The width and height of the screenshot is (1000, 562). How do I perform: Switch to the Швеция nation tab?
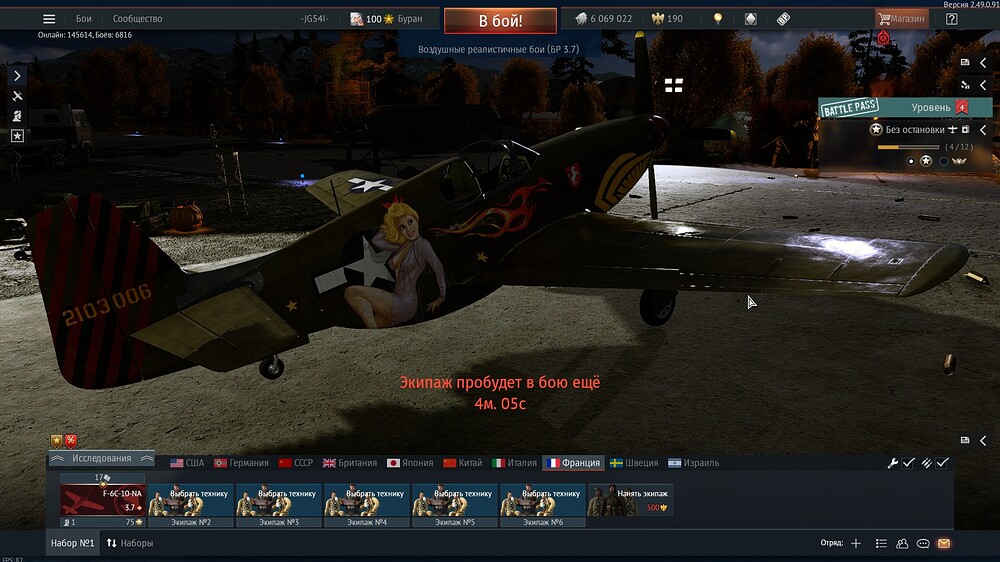634,463
